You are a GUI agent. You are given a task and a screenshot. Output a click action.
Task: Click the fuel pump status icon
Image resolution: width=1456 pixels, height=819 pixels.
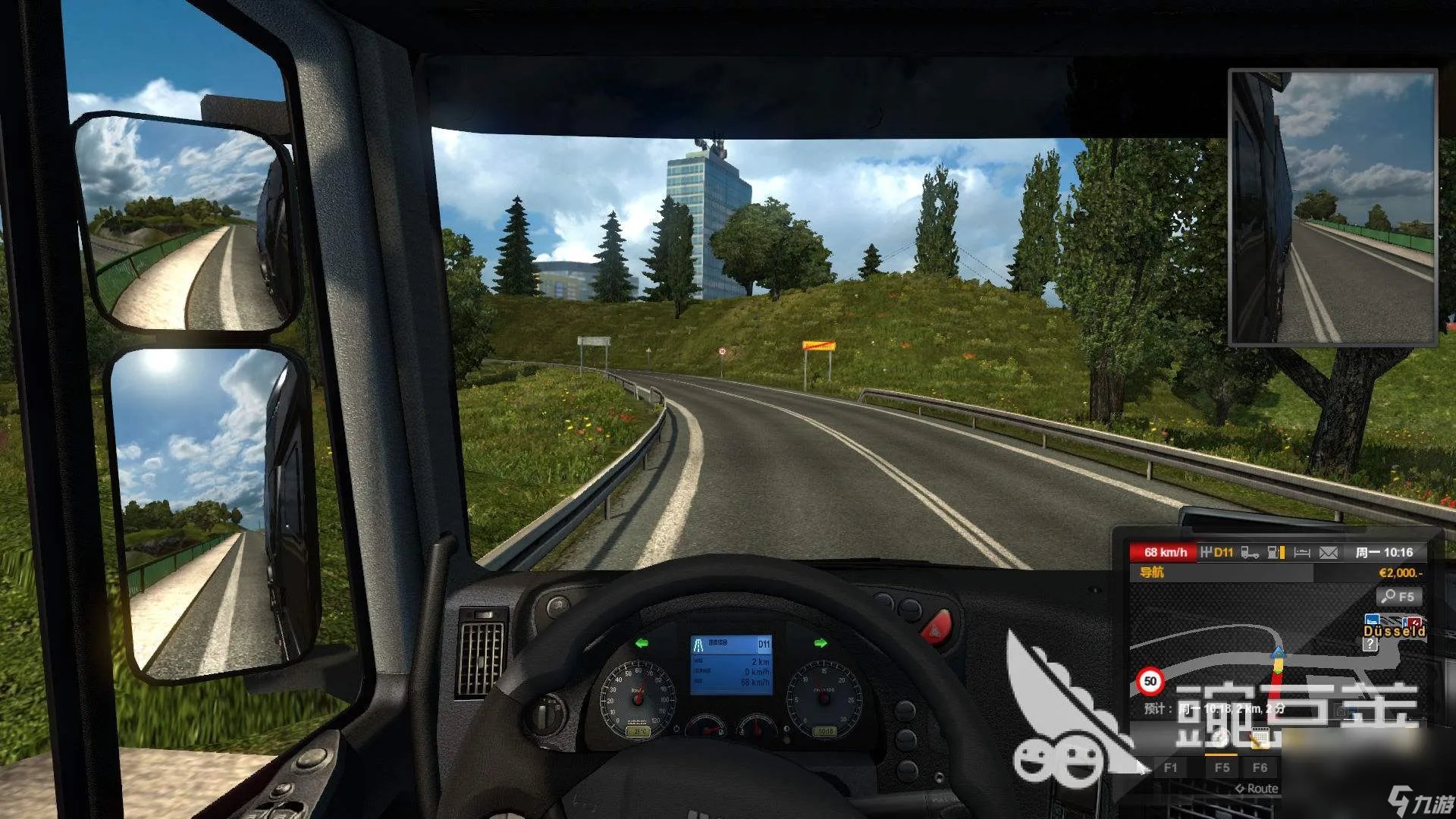tap(1274, 553)
